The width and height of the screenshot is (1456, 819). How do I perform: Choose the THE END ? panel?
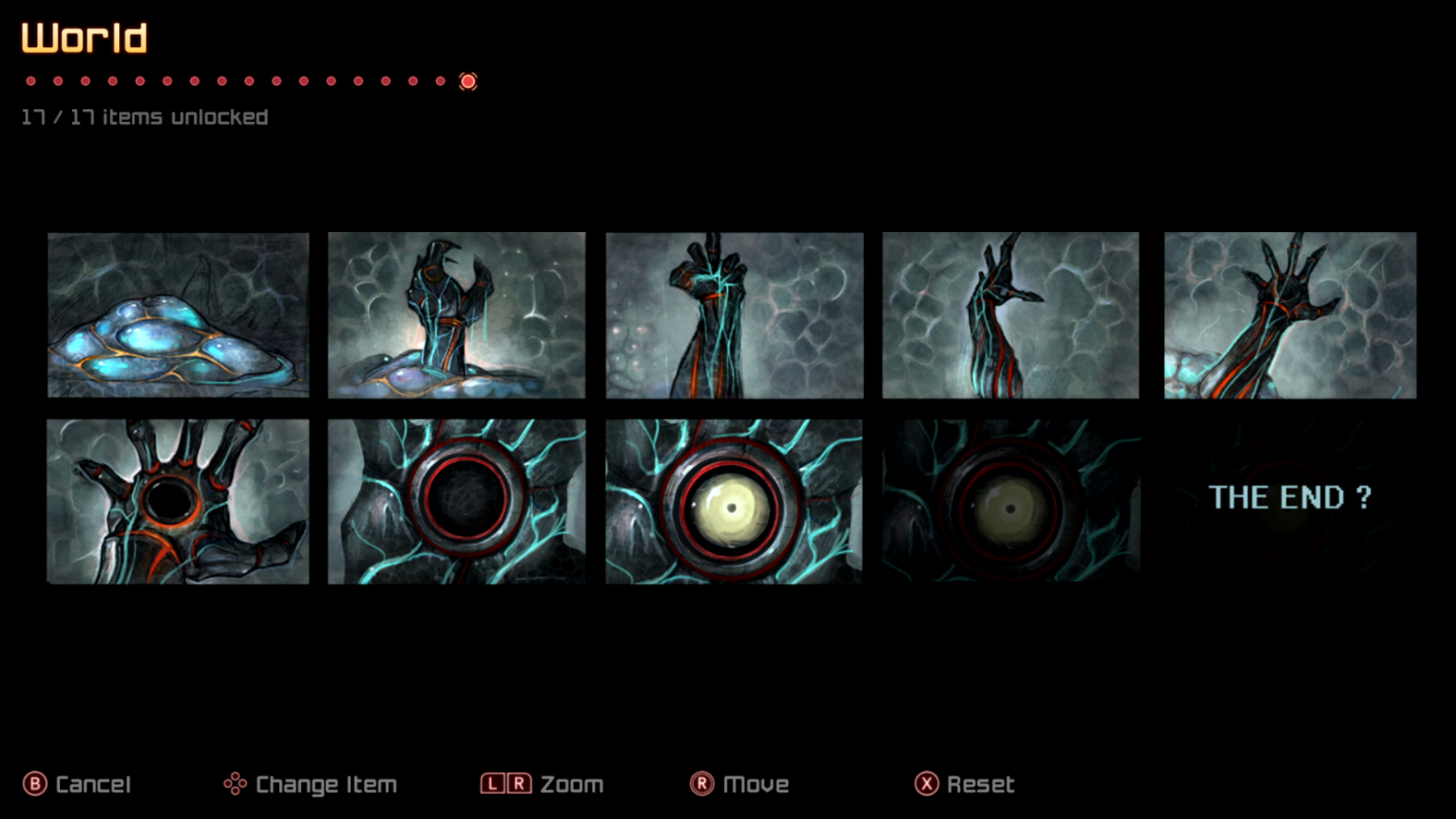pyautogui.click(x=1290, y=498)
